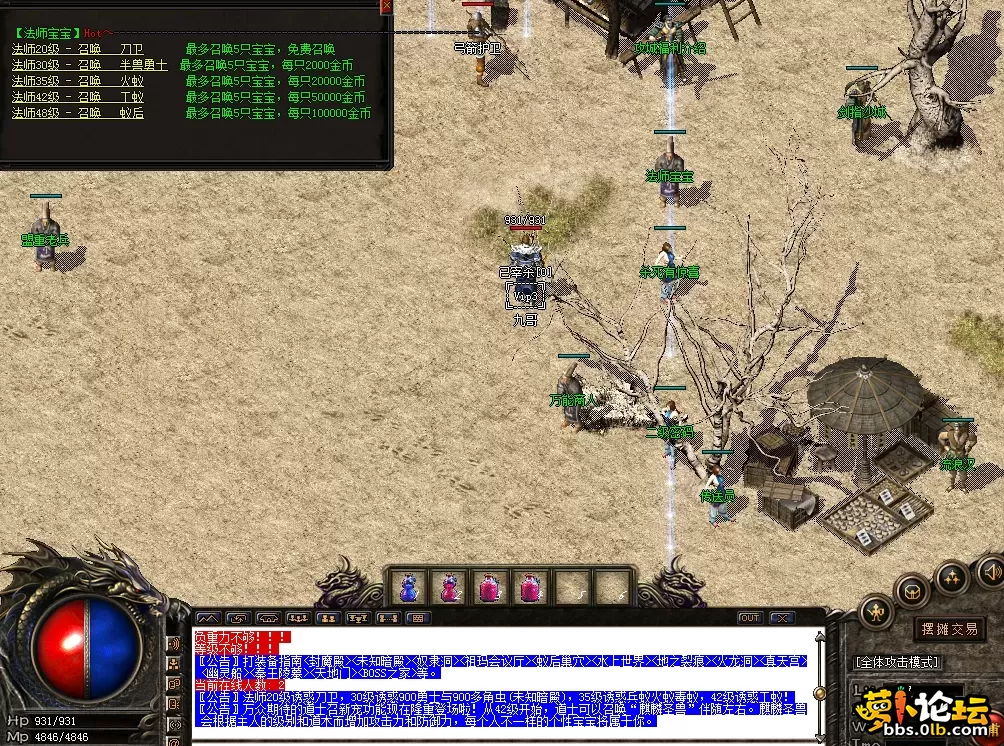1004x746 pixels.
Task: Toggle the 全体攻击模式 attack mode label
Action: tap(896, 662)
